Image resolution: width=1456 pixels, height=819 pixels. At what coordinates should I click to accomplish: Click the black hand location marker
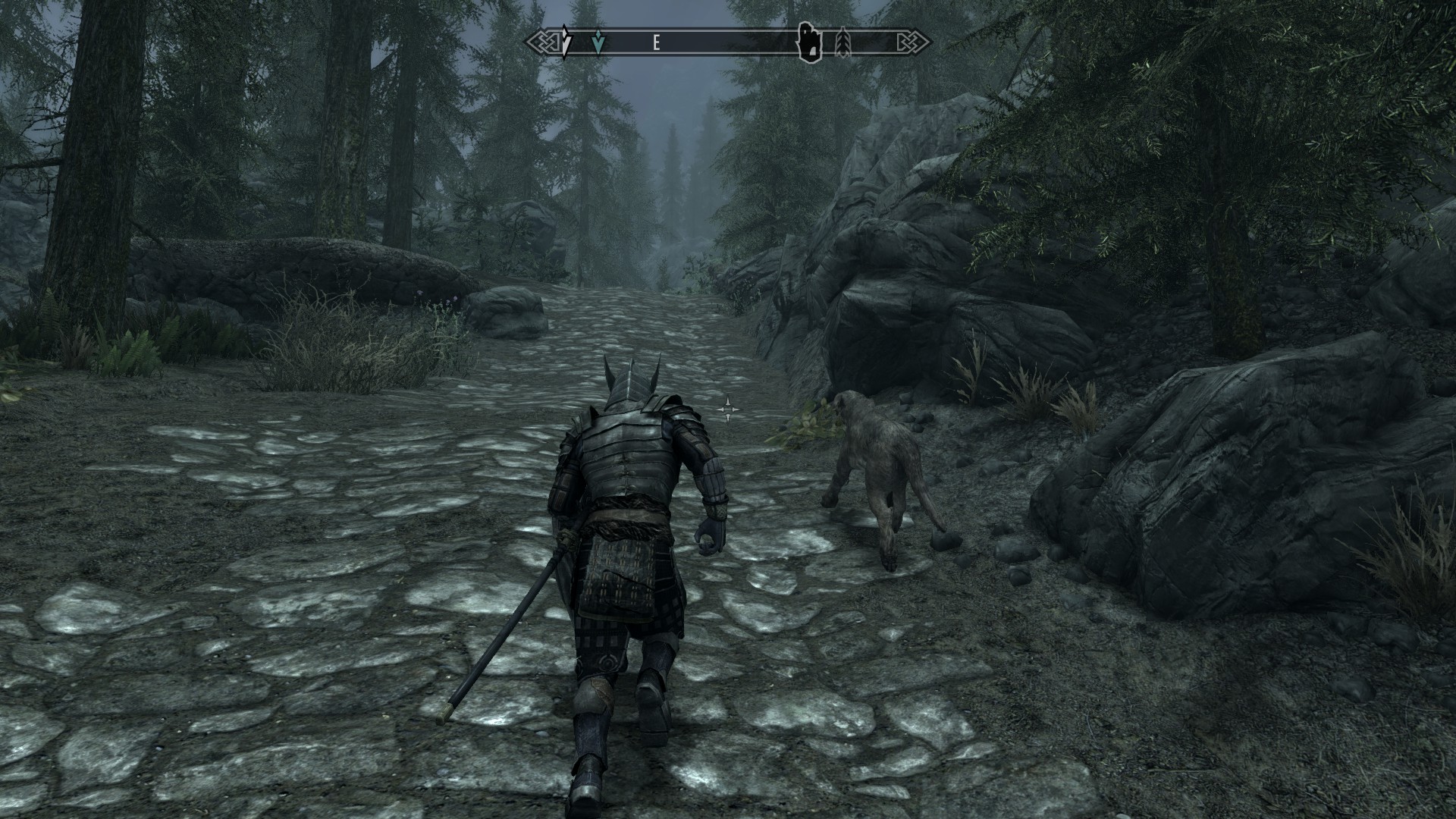click(809, 42)
